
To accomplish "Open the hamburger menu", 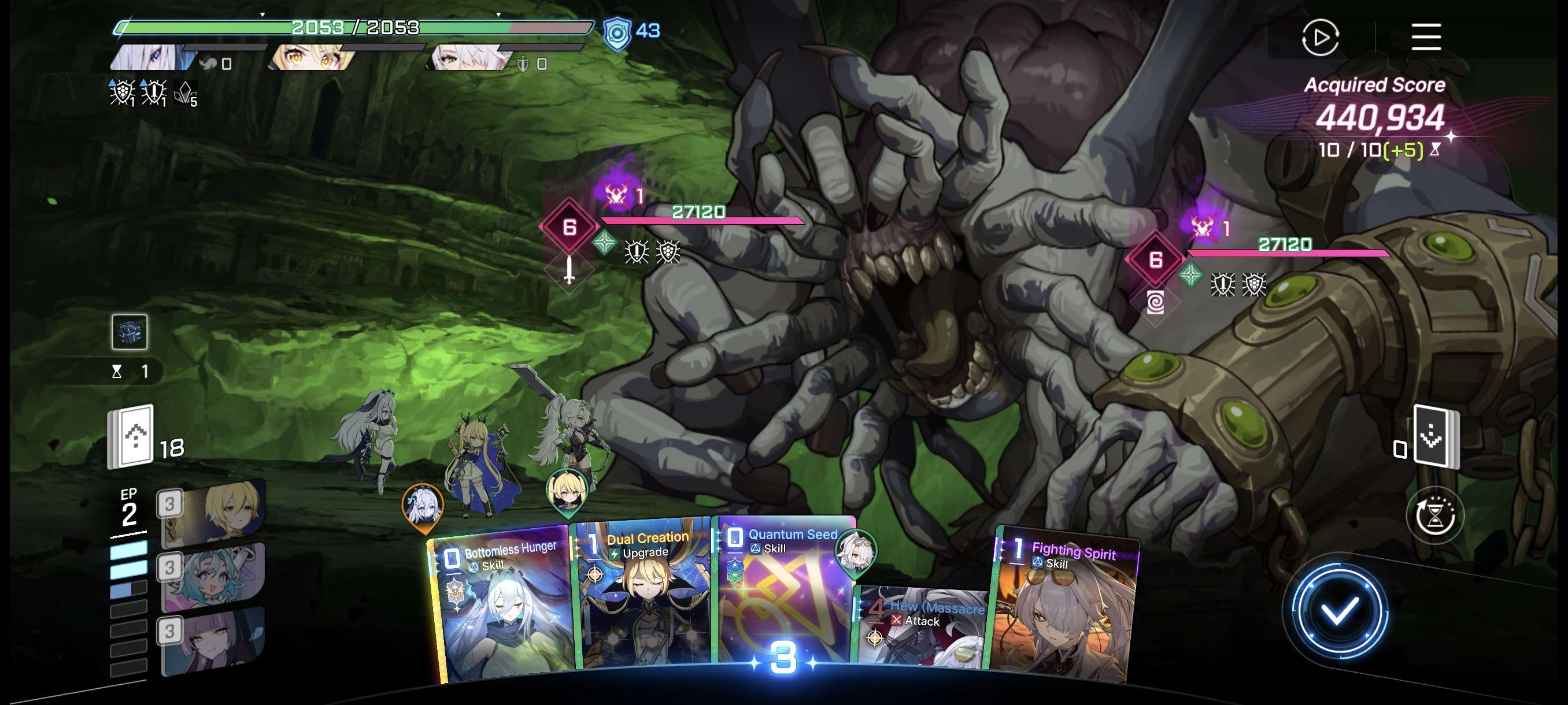I will click(x=1426, y=37).
